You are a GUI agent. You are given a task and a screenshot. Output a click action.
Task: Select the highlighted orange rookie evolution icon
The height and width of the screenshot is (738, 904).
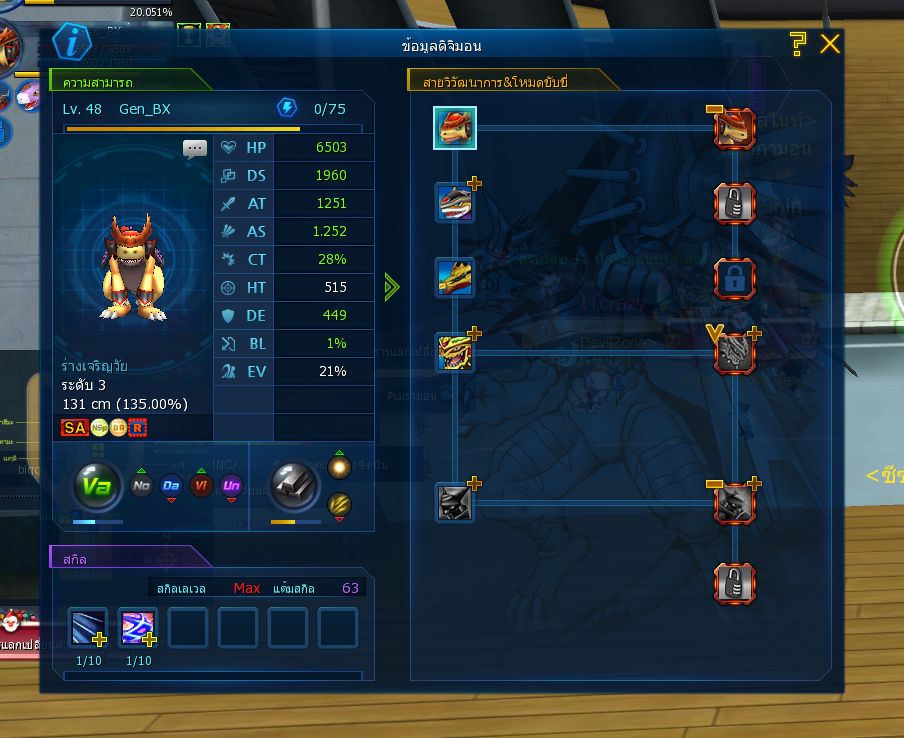point(455,128)
